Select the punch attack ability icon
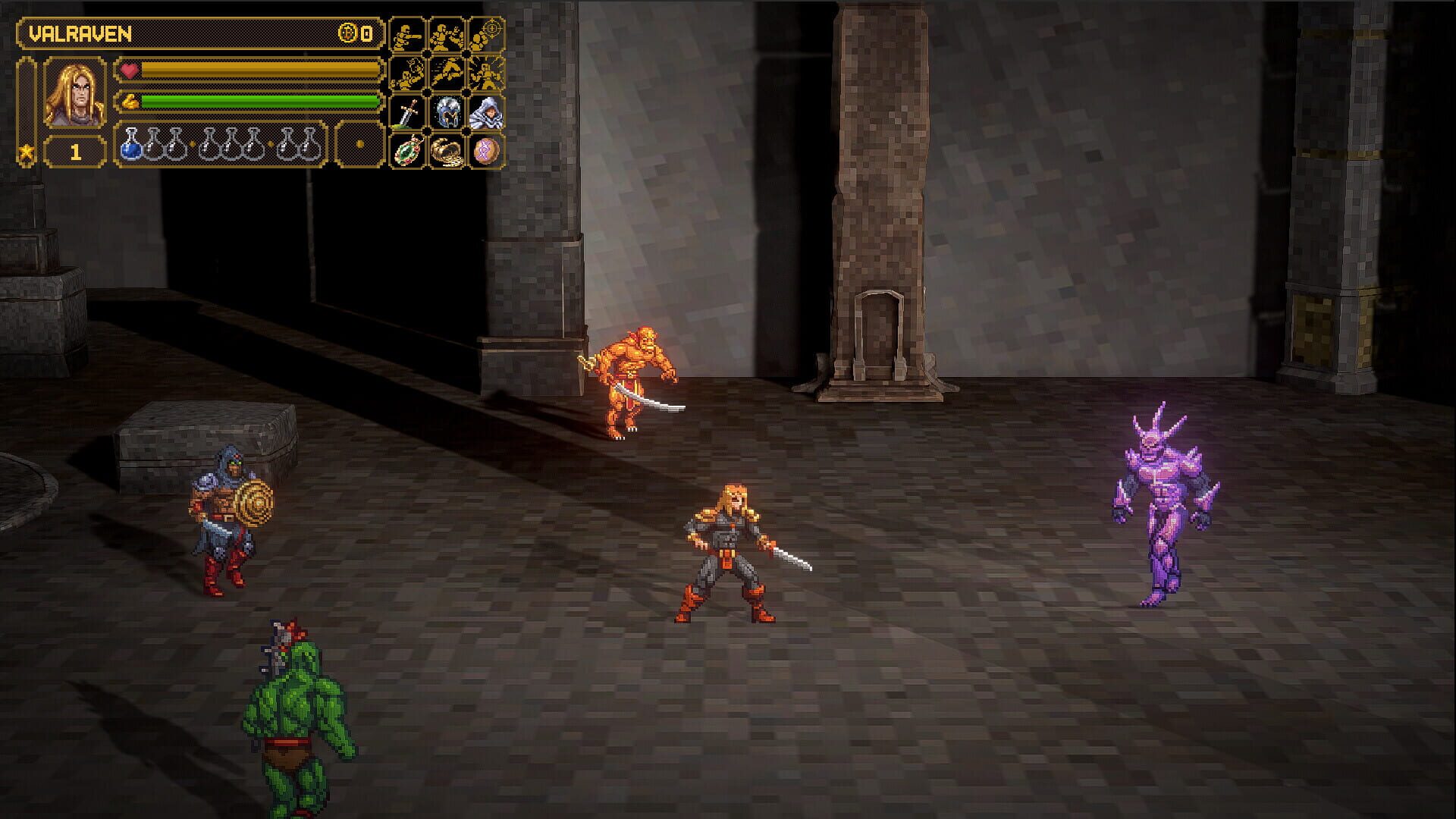 click(406, 36)
